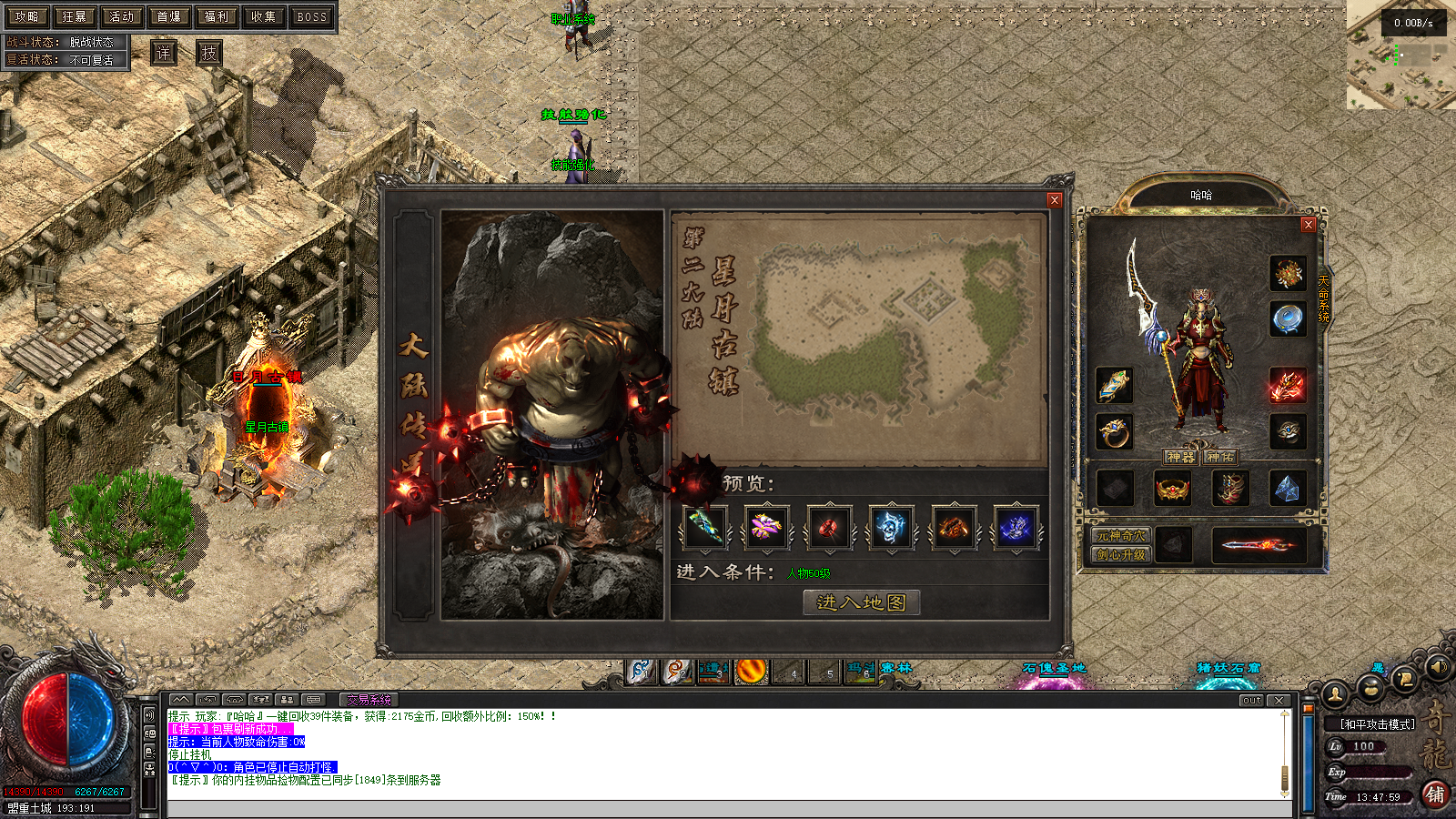Click the red 铺 shop button
The image size is (1456, 819).
pyautogui.click(x=1435, y=794)
